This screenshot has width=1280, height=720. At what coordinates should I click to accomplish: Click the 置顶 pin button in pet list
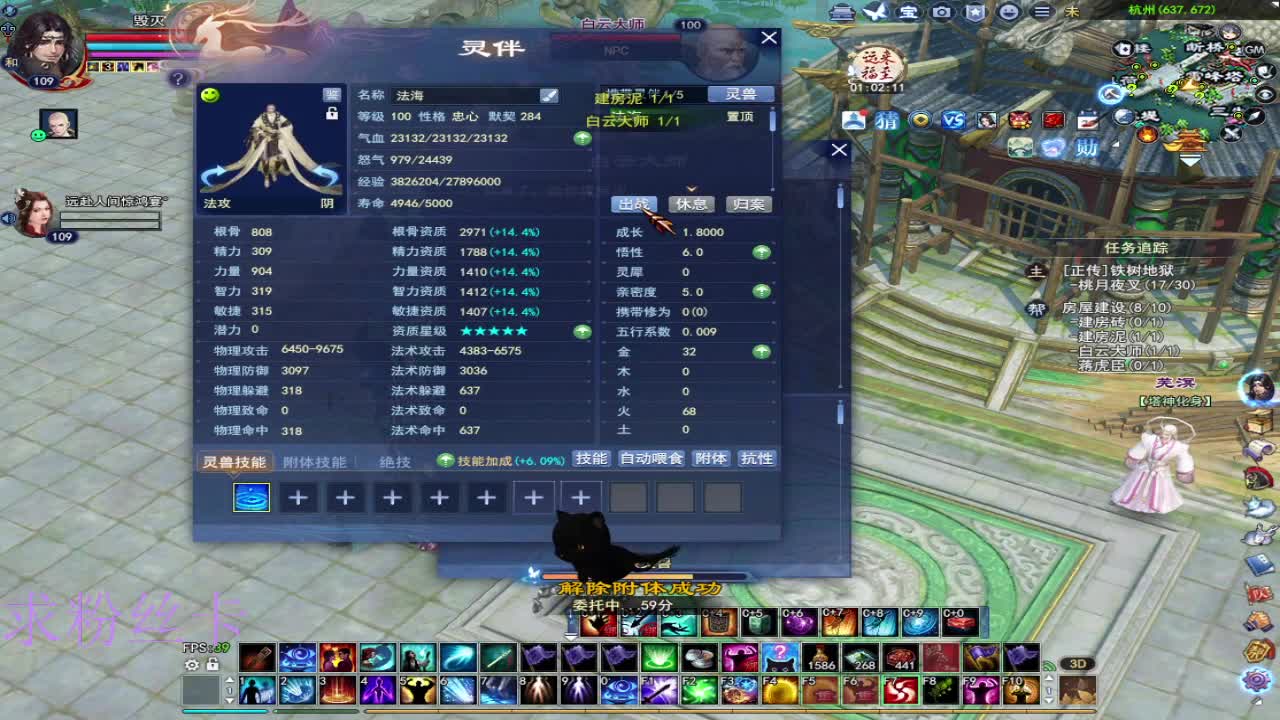tap(740, 117)
